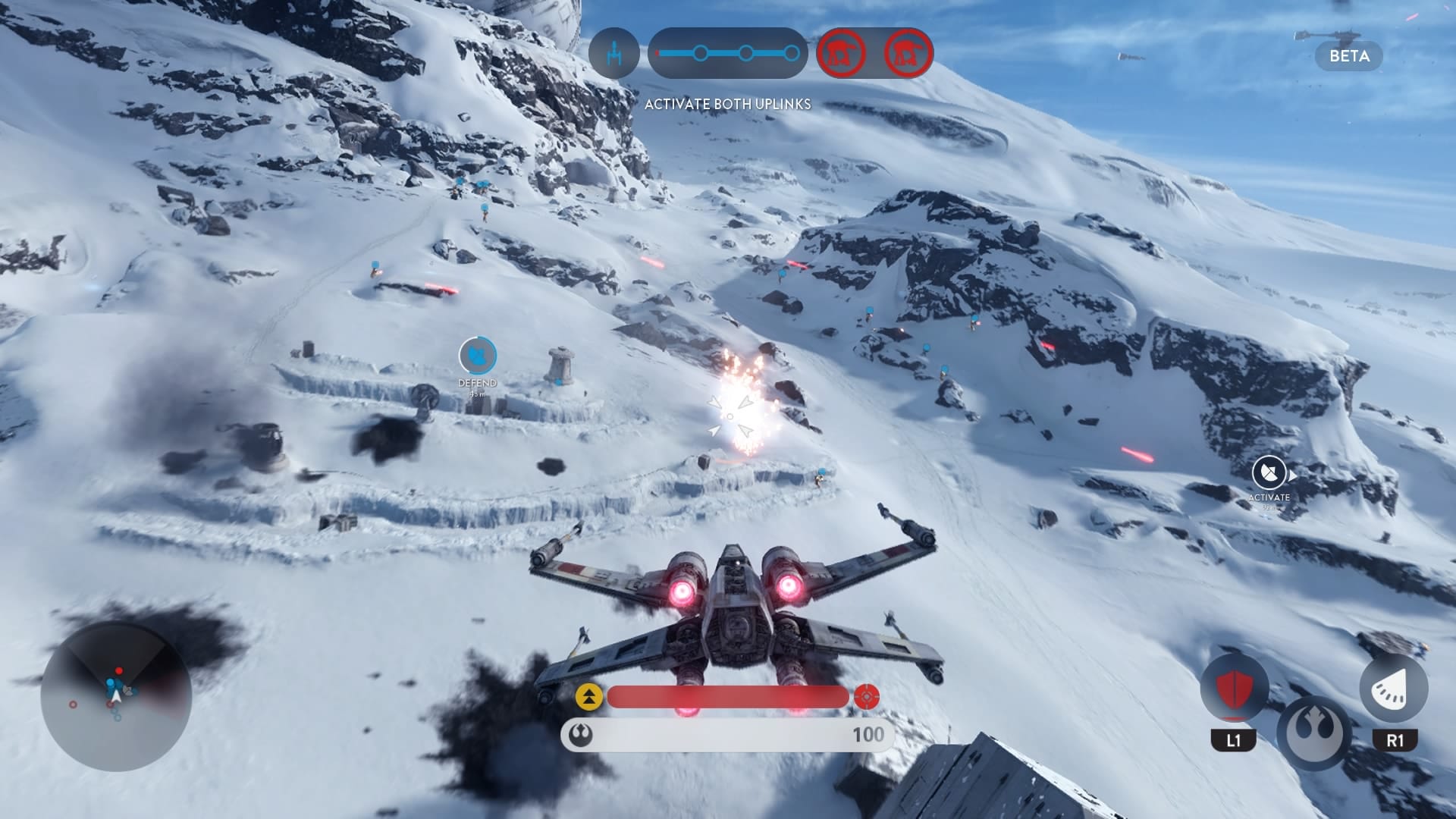Click the BETA badge
Image resolution: width=1456 pixels, height=819 pixels.
1349,56
